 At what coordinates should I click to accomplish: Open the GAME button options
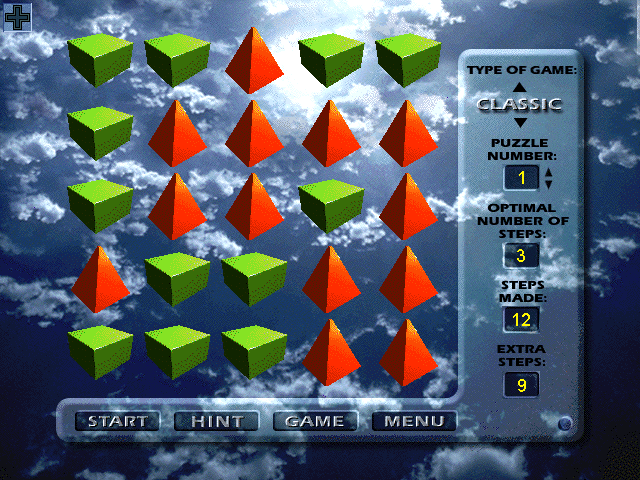point(314,421)
